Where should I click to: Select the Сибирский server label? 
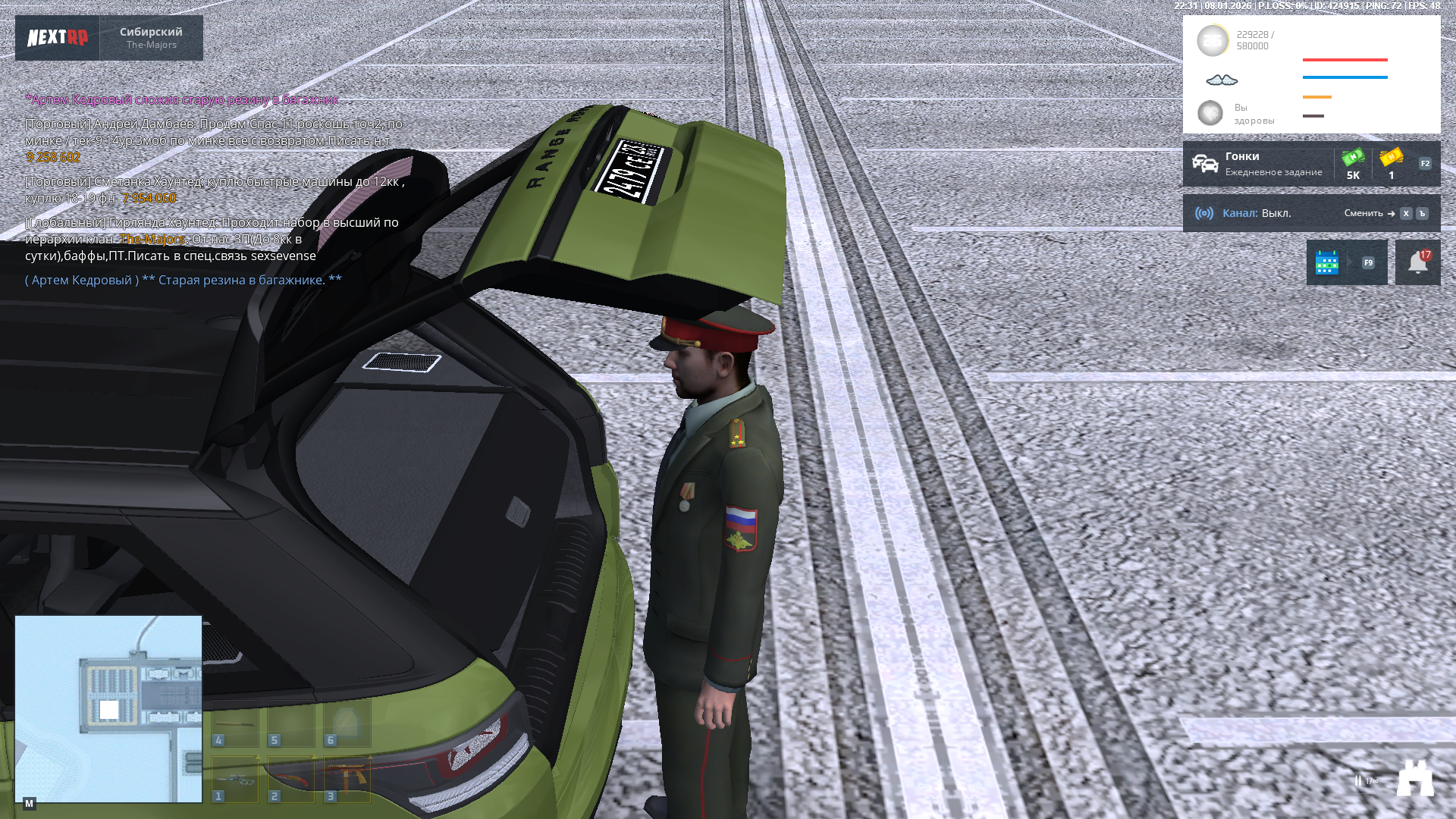pyautogui.click(x=152, y=38)
